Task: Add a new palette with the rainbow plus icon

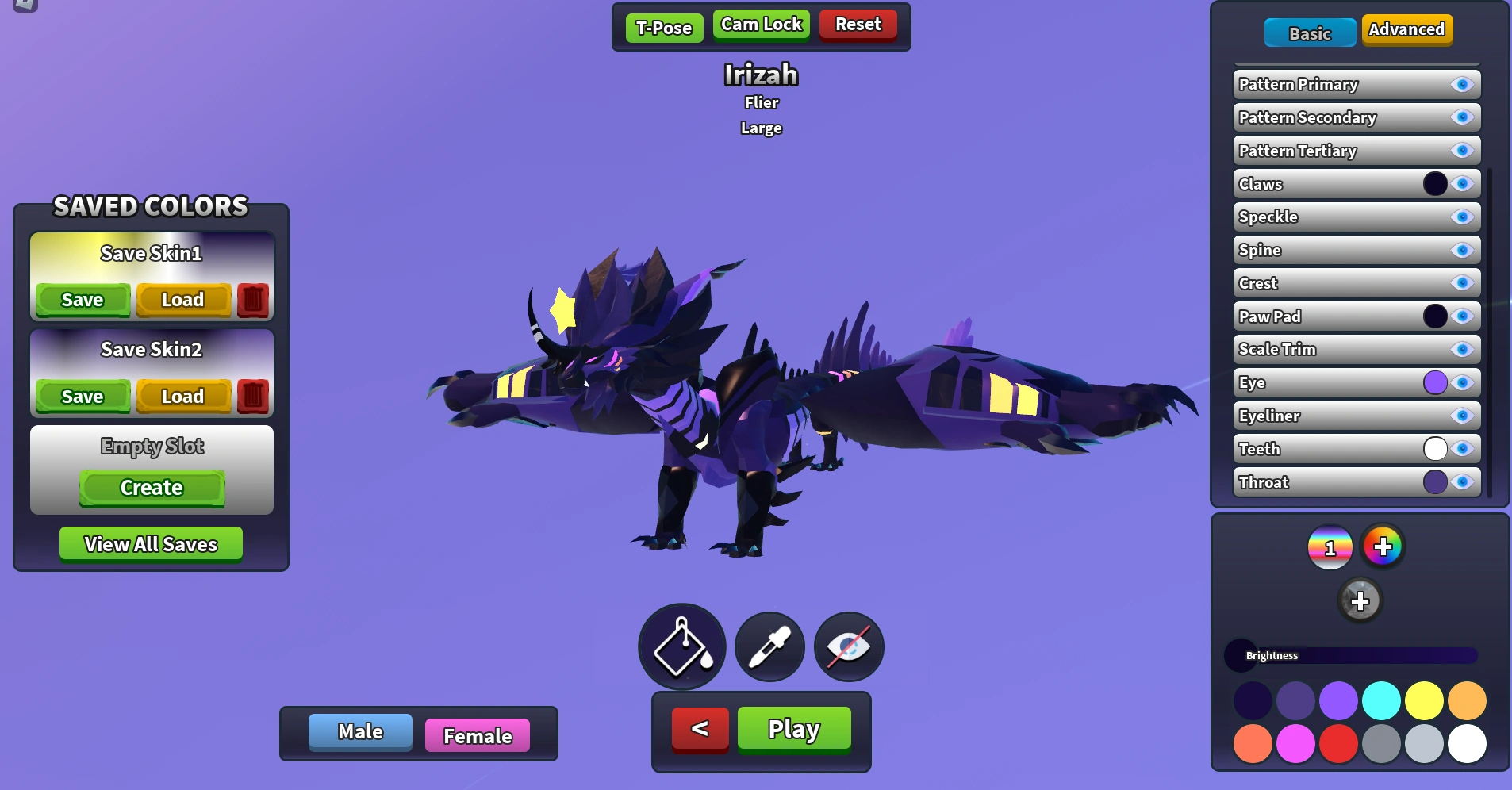Action: click(1383, 546)
